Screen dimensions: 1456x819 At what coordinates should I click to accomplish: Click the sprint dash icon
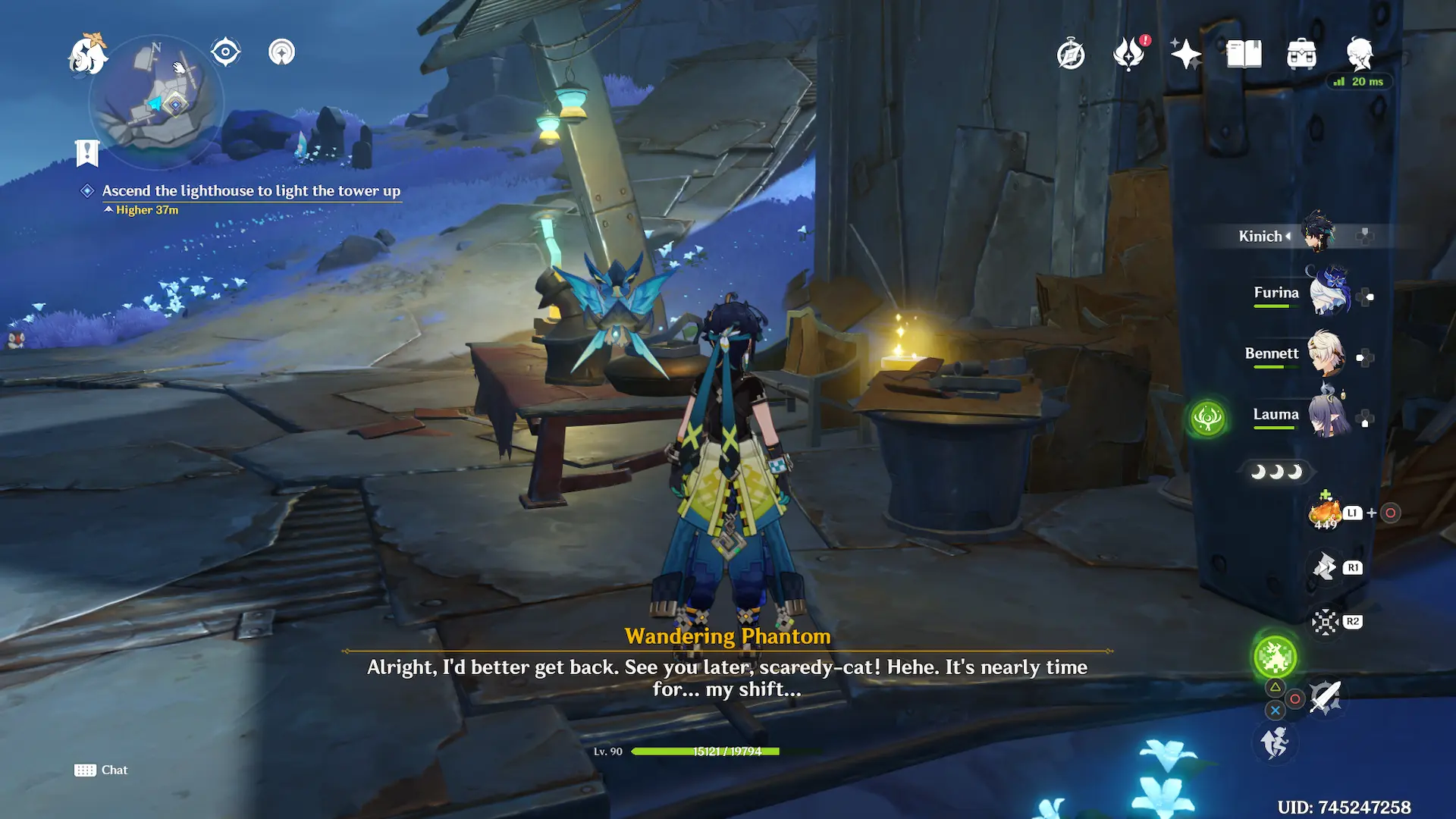tap(1275, 742)
